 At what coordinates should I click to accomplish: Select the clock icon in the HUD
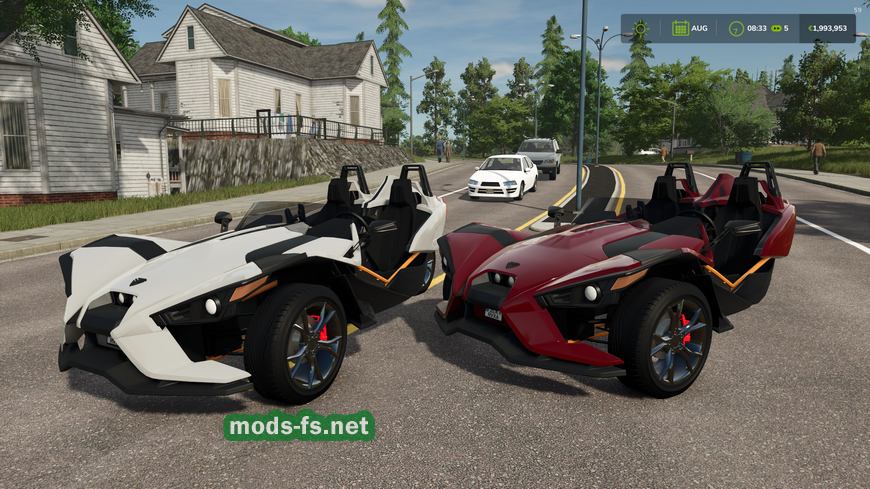pos(736,28)
